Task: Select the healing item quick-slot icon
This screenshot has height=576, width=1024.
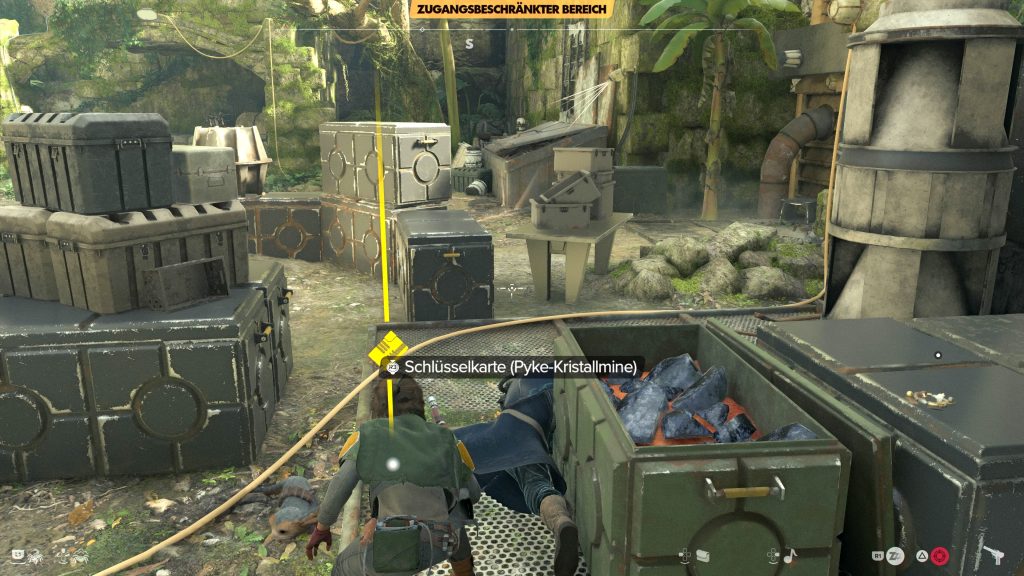Action: click(x=702, y=556)
